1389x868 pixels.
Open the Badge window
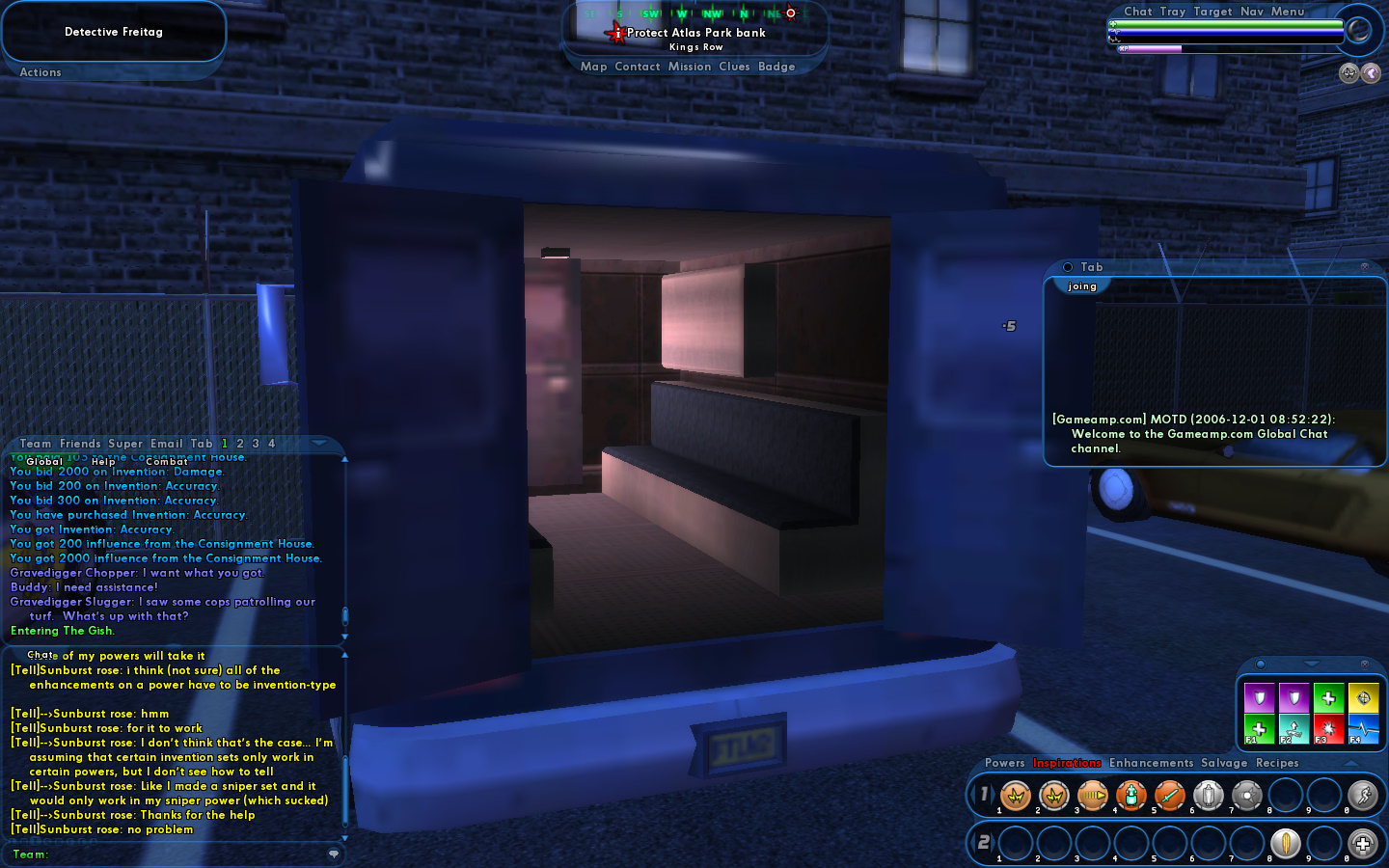click(776, 67)
